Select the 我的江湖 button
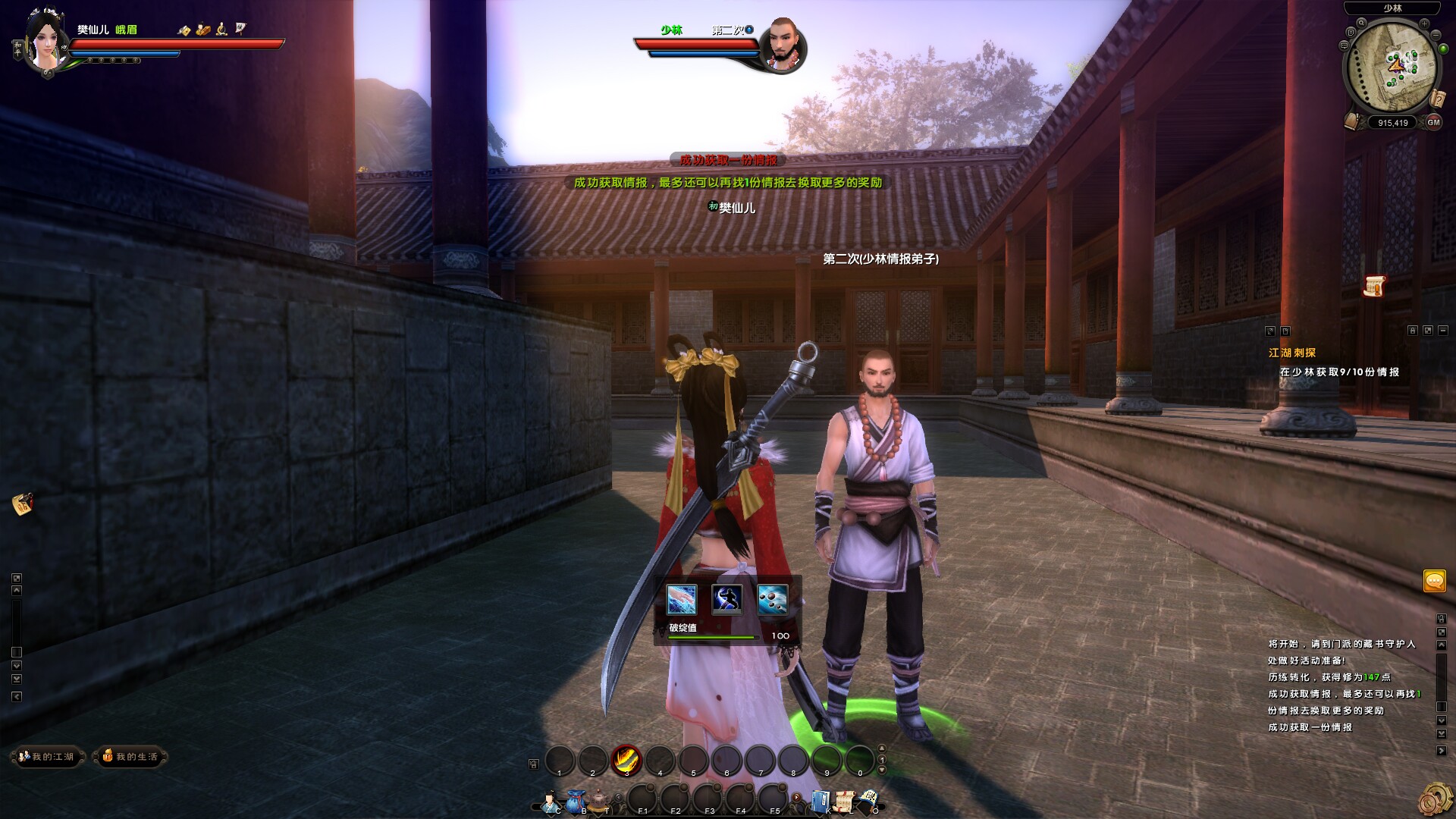1456x819 pixels. click(47, 757)
